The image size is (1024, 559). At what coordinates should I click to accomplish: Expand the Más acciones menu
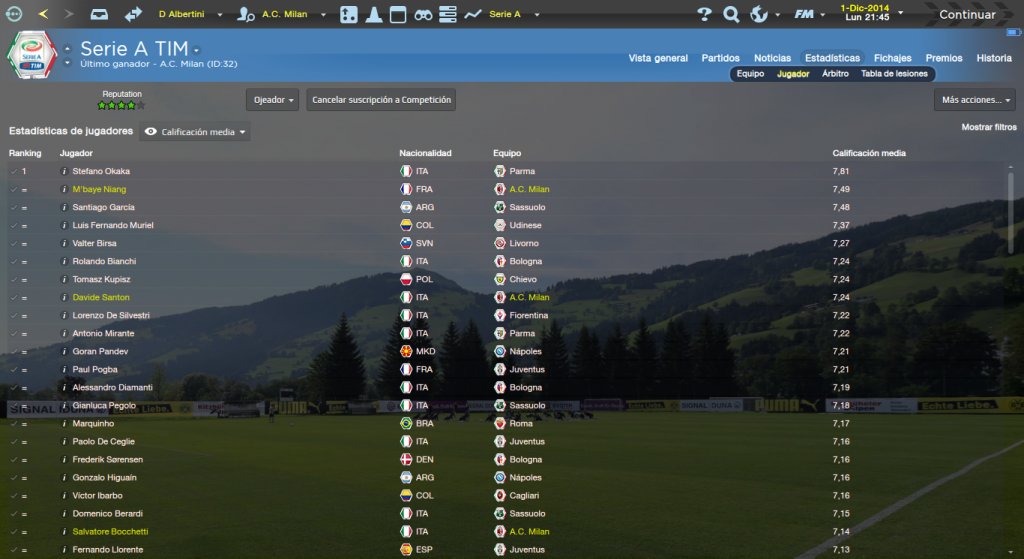click(x=974, y=100)
